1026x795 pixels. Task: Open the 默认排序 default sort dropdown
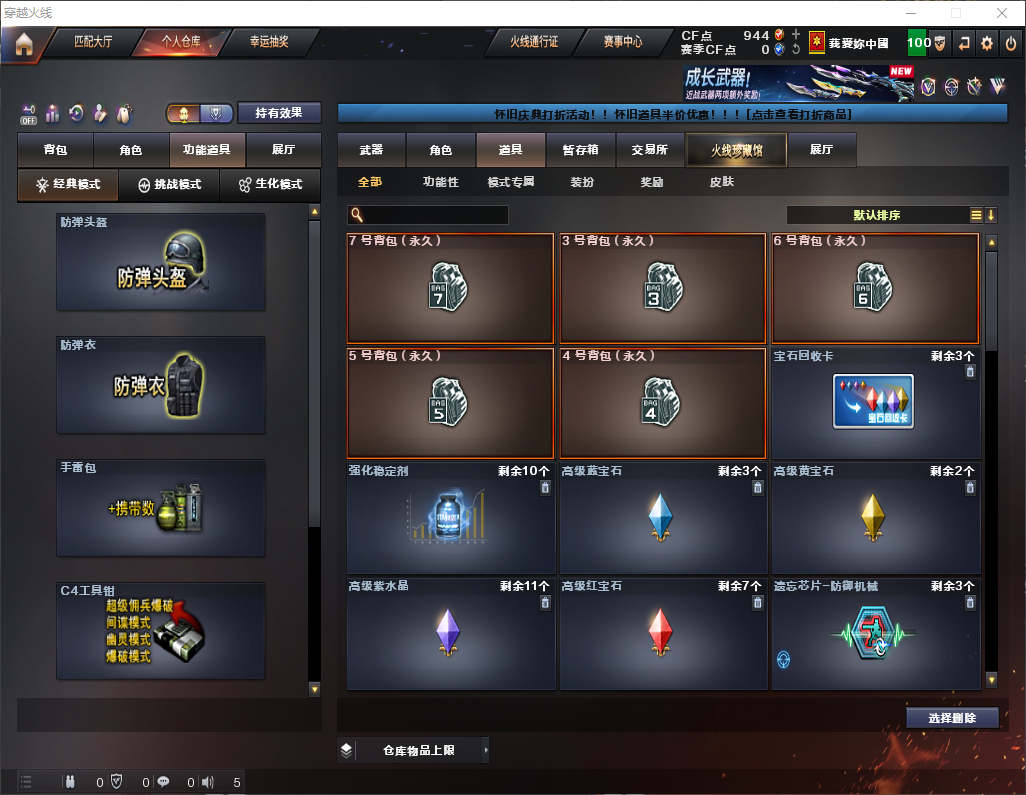(877, 215)
